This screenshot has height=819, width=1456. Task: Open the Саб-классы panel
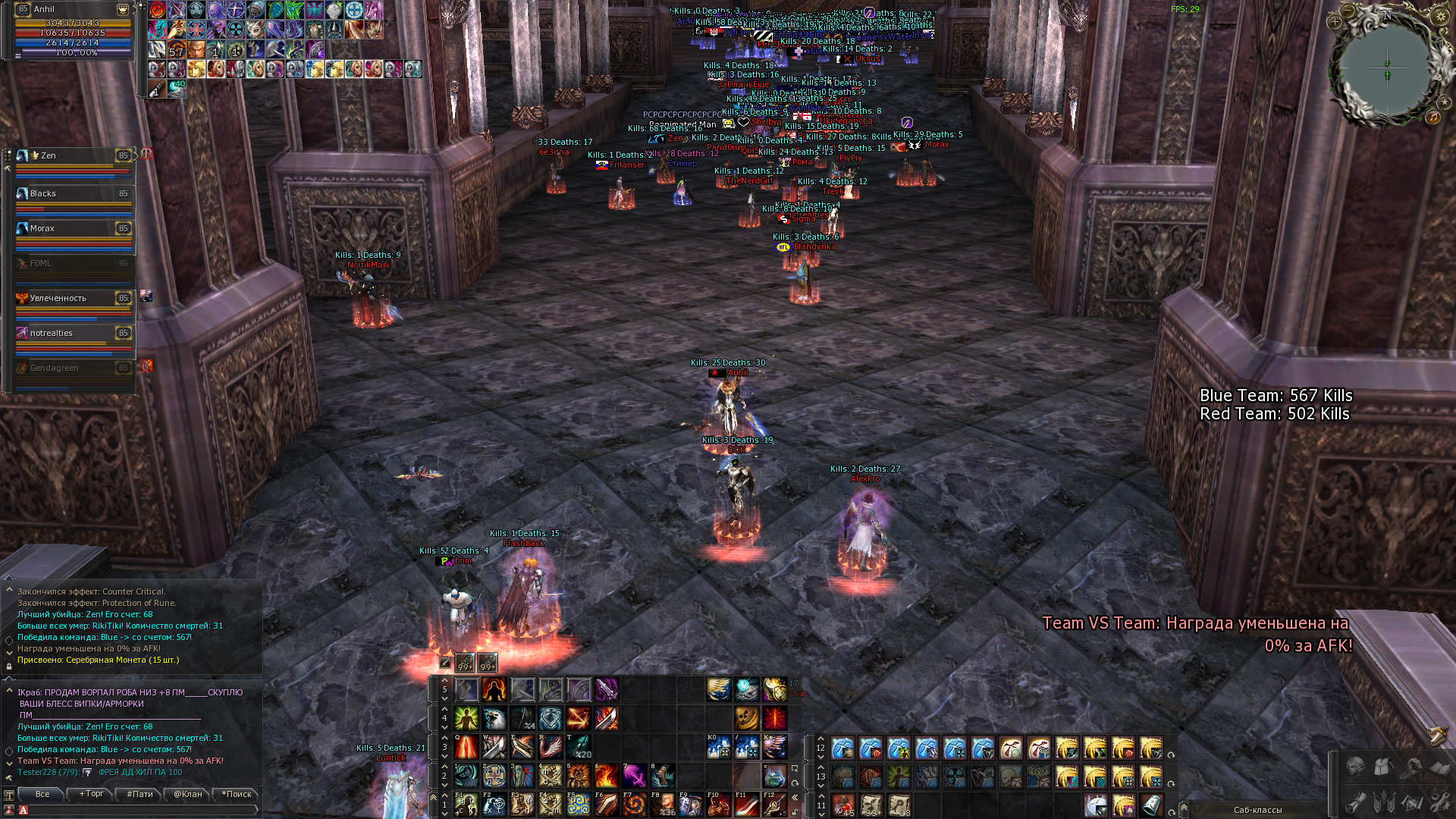(1257, 810)
